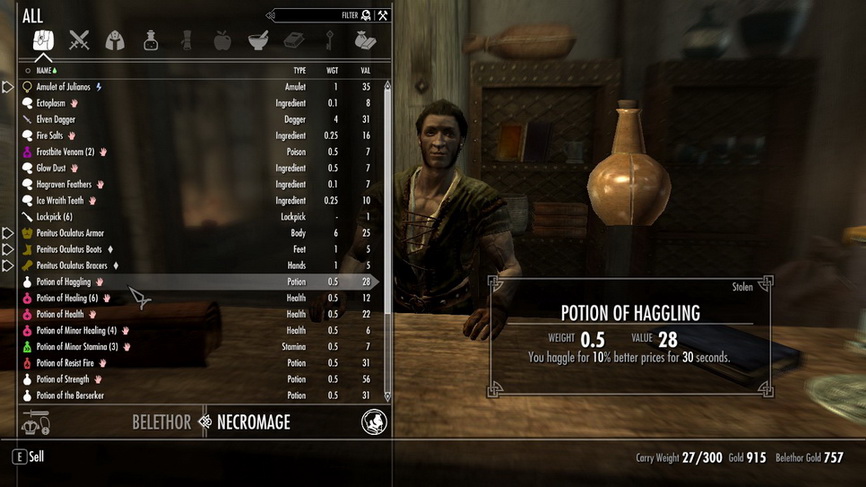Open the Misc items category tab
The height and width of the screenshot is (487, 866).
[364, 41]
